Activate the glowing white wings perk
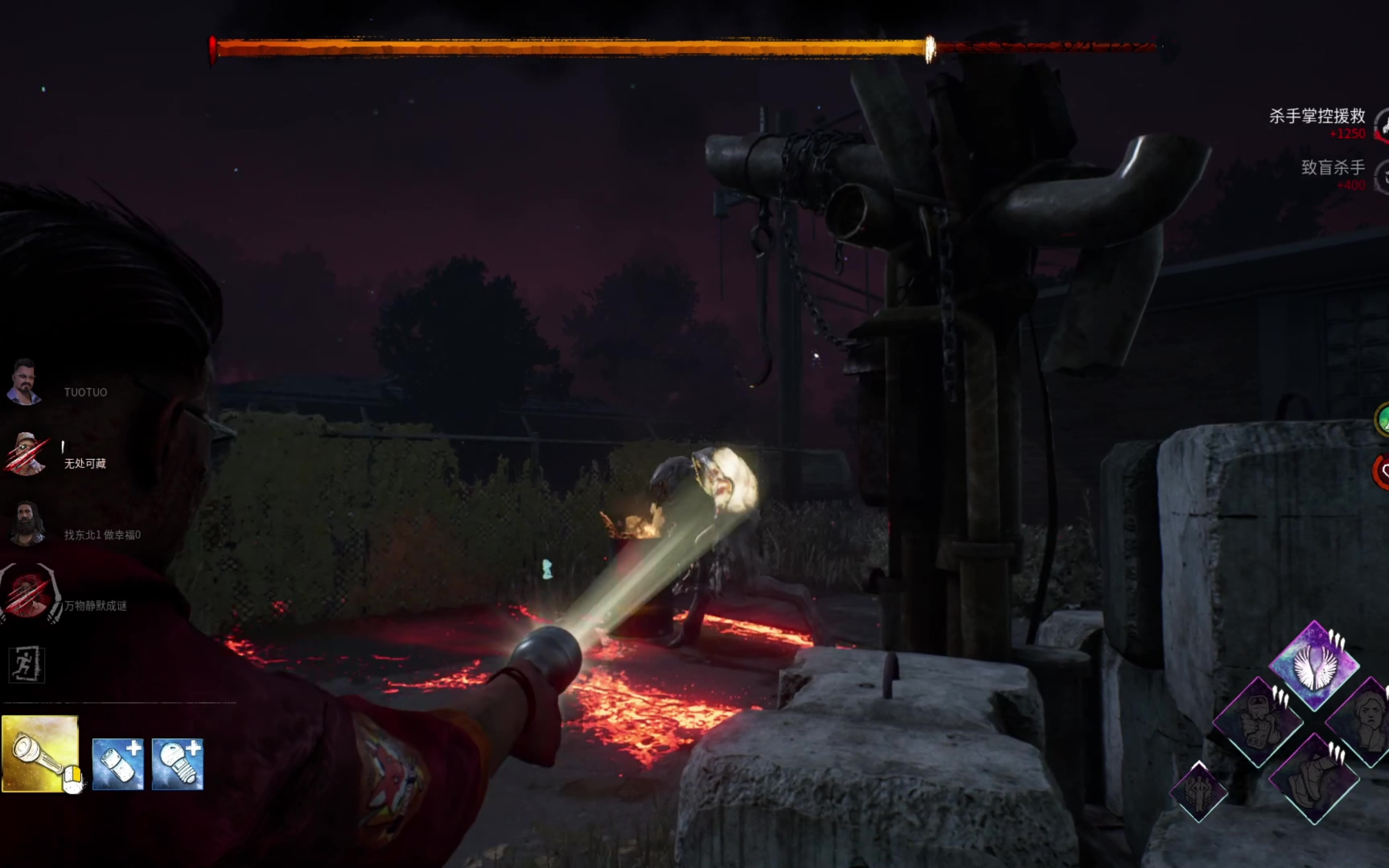 pyautogui.click(x=1313, y=665)
